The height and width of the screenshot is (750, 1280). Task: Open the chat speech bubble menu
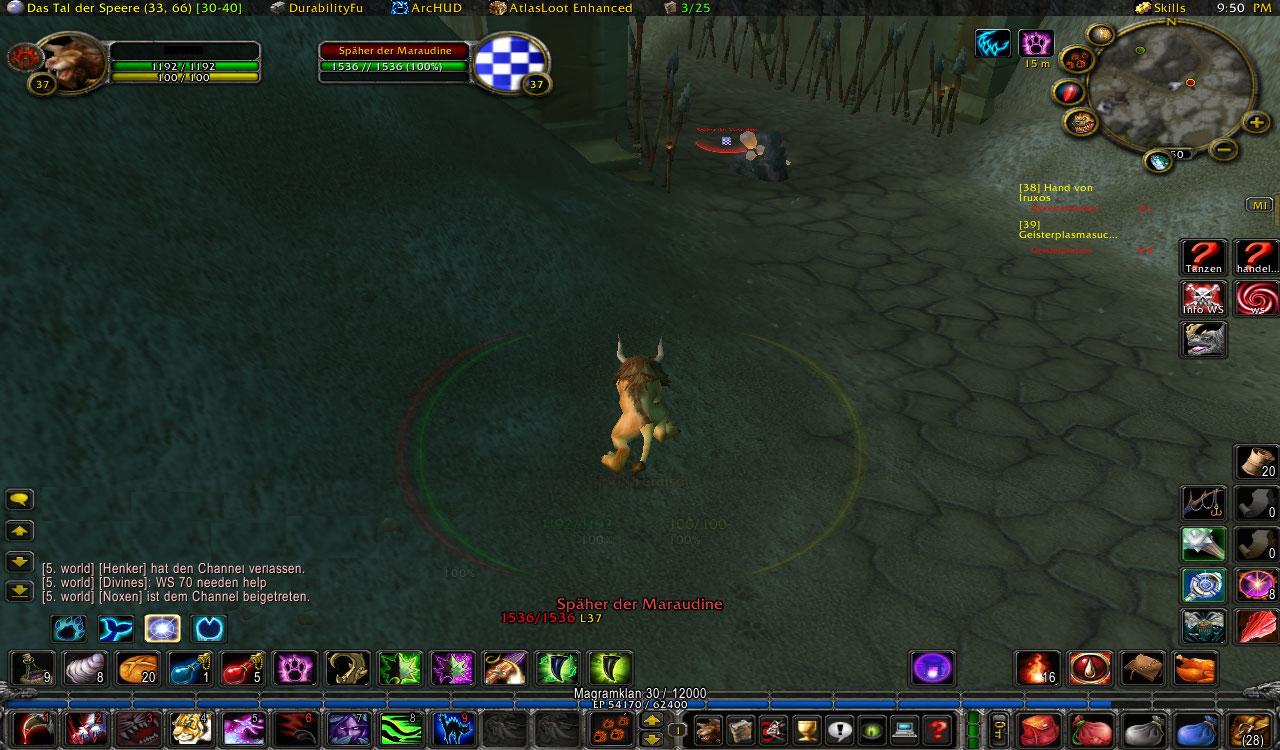tap(20, 499)
